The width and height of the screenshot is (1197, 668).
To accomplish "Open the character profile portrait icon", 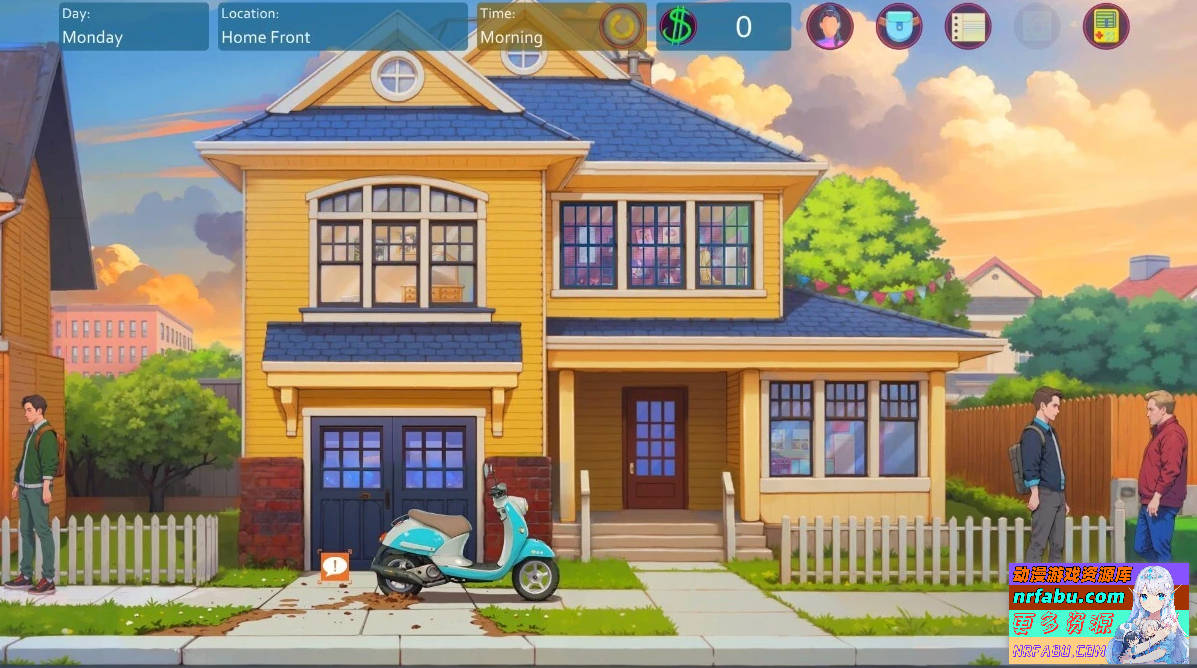I will click(x=830, y=26).
